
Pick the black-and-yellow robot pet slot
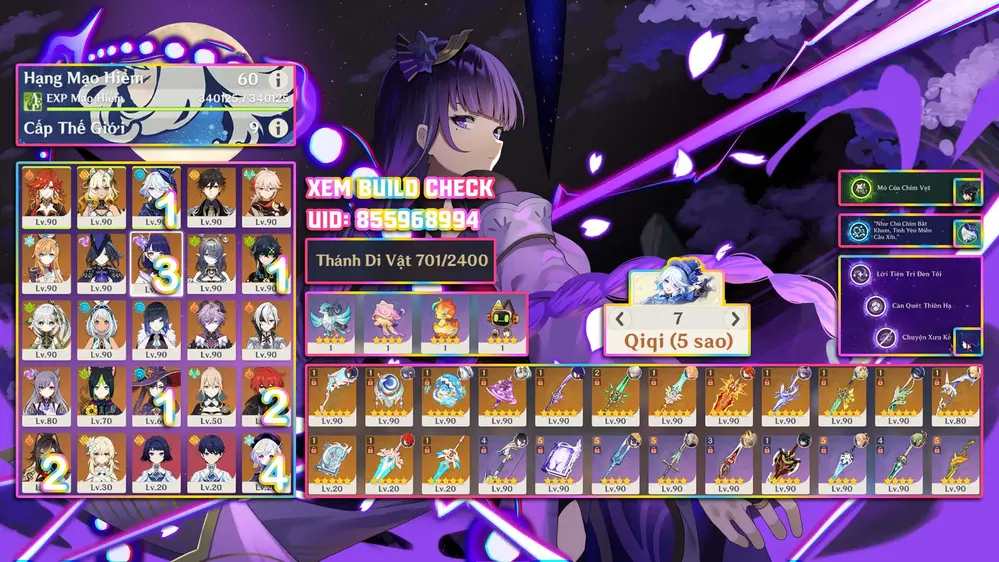[500, 322]
